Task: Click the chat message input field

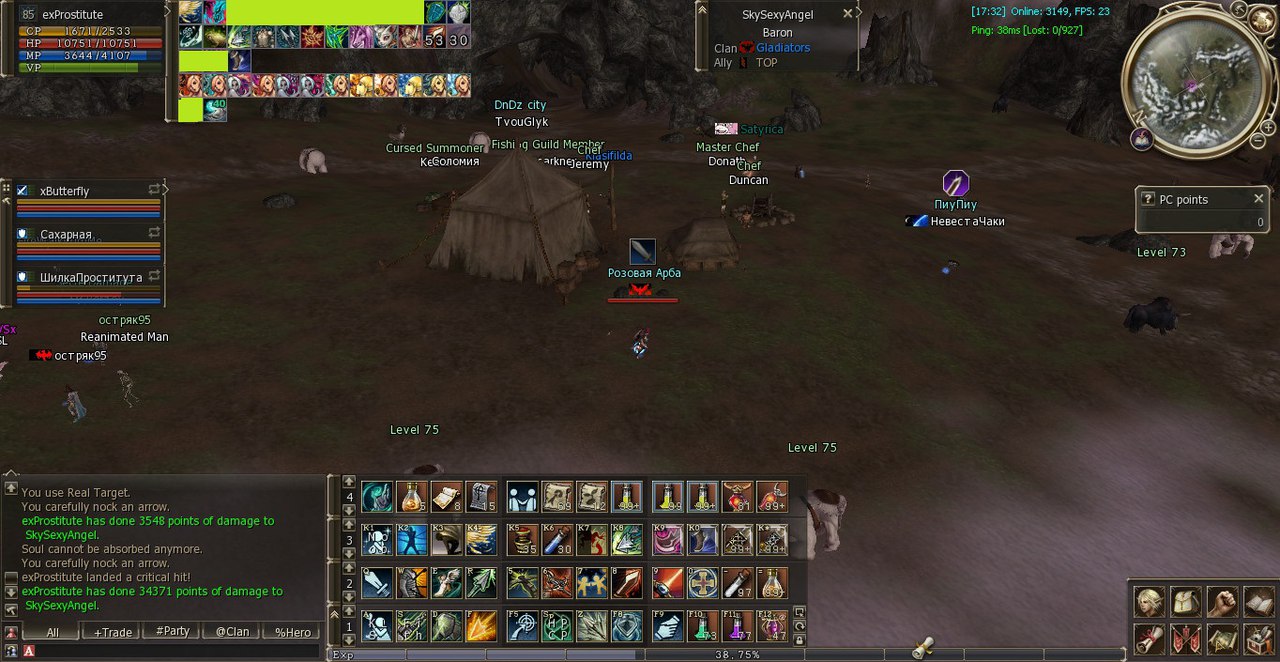Action: click(170, 651)
